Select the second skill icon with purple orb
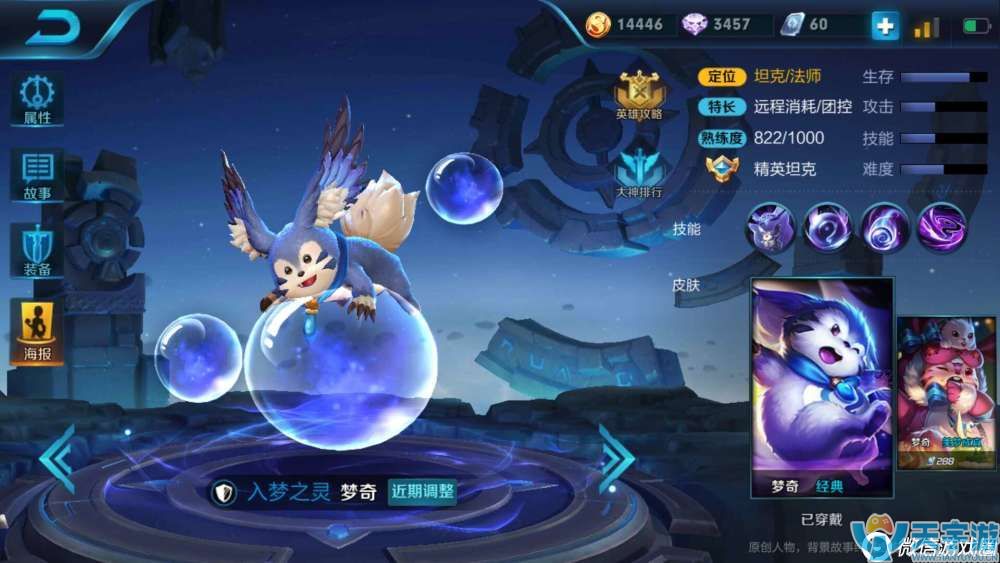This screenshot has height=563, width=1000. click(827, 227)
